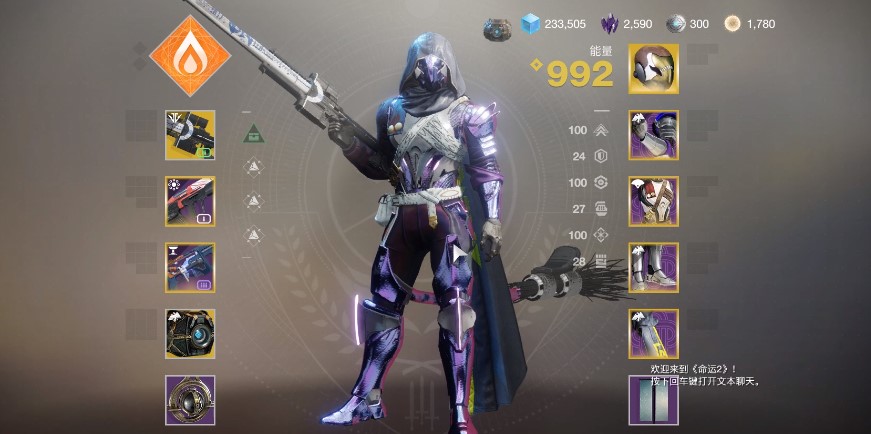The width and height of the screenshot is (871, 434).
Task: Open the solar subclass diamond icon
Action: coord(189,56)
